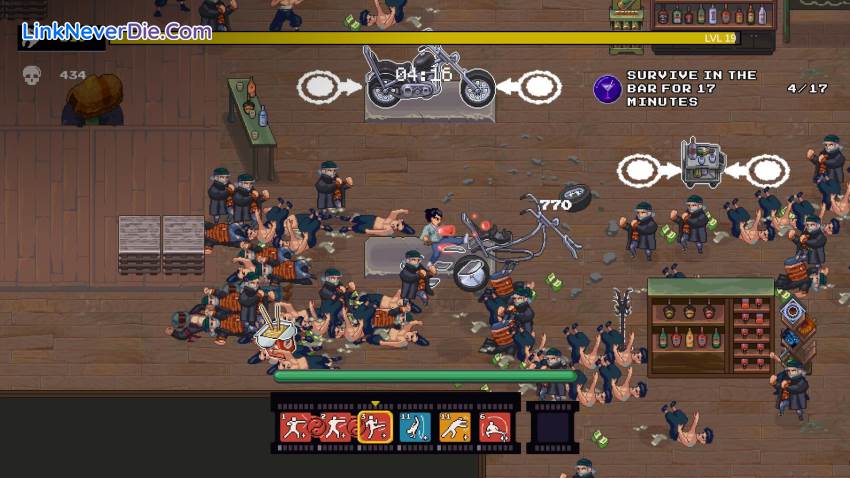Select the red punch move numbered 2

[334, 428]
